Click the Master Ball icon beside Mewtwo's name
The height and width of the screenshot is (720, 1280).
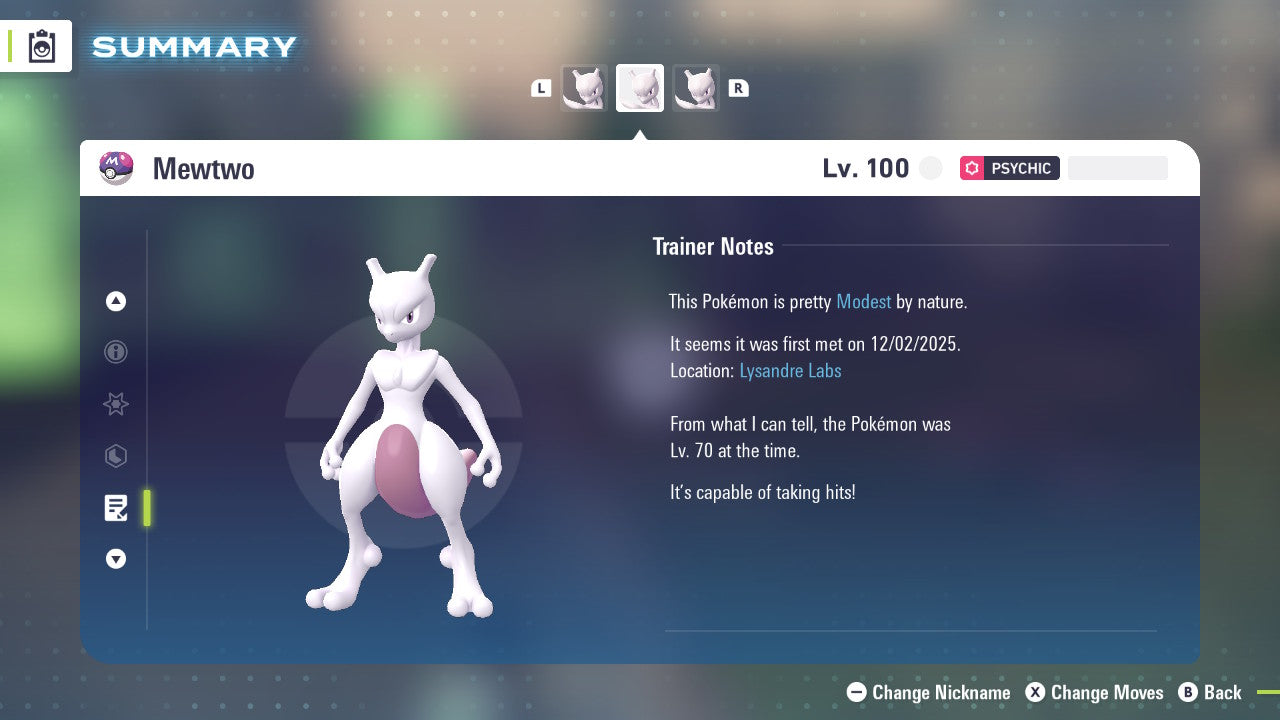tap(115, 168)
